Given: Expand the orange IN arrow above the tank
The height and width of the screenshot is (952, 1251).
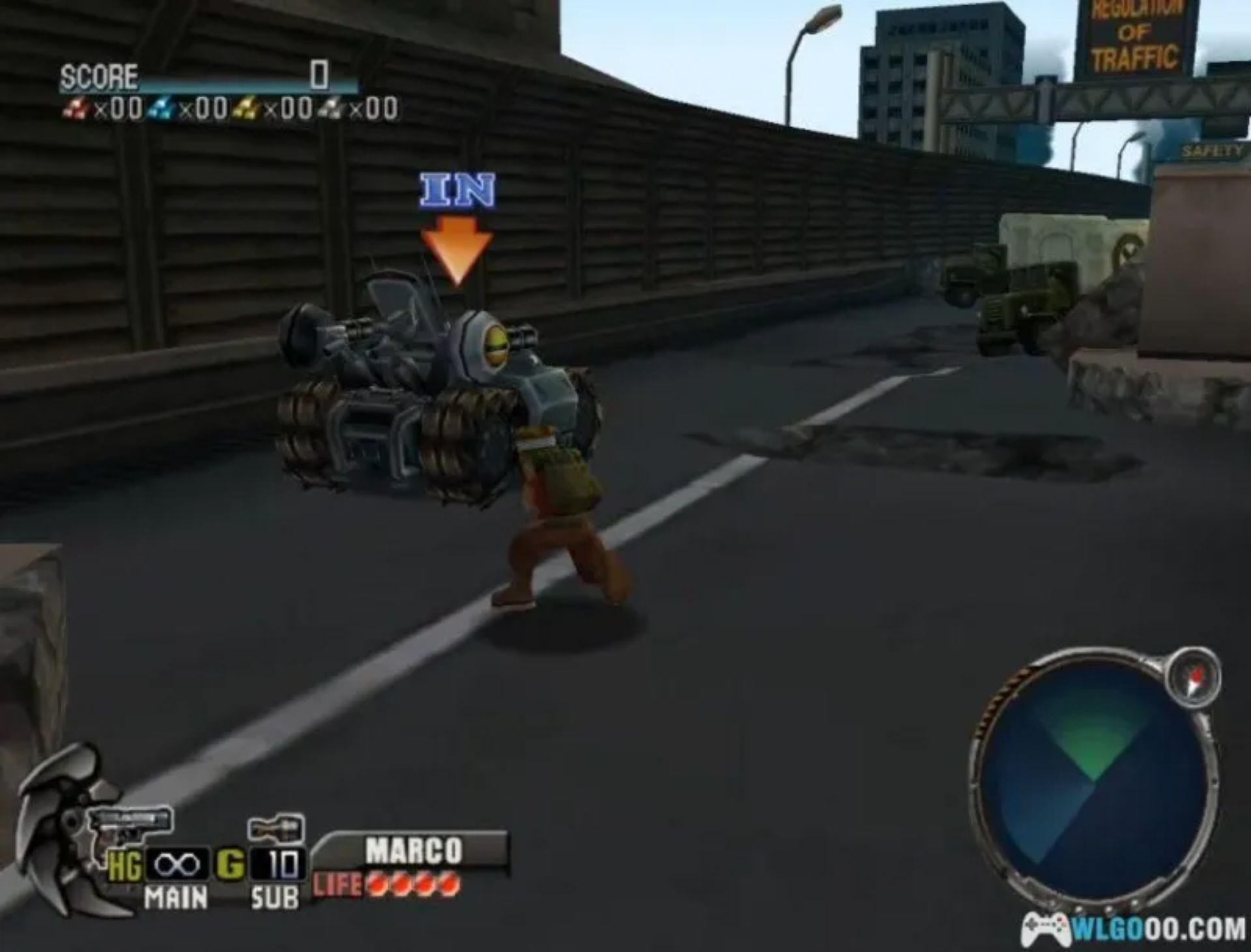Looking at the screenshot, I should 458,248.
